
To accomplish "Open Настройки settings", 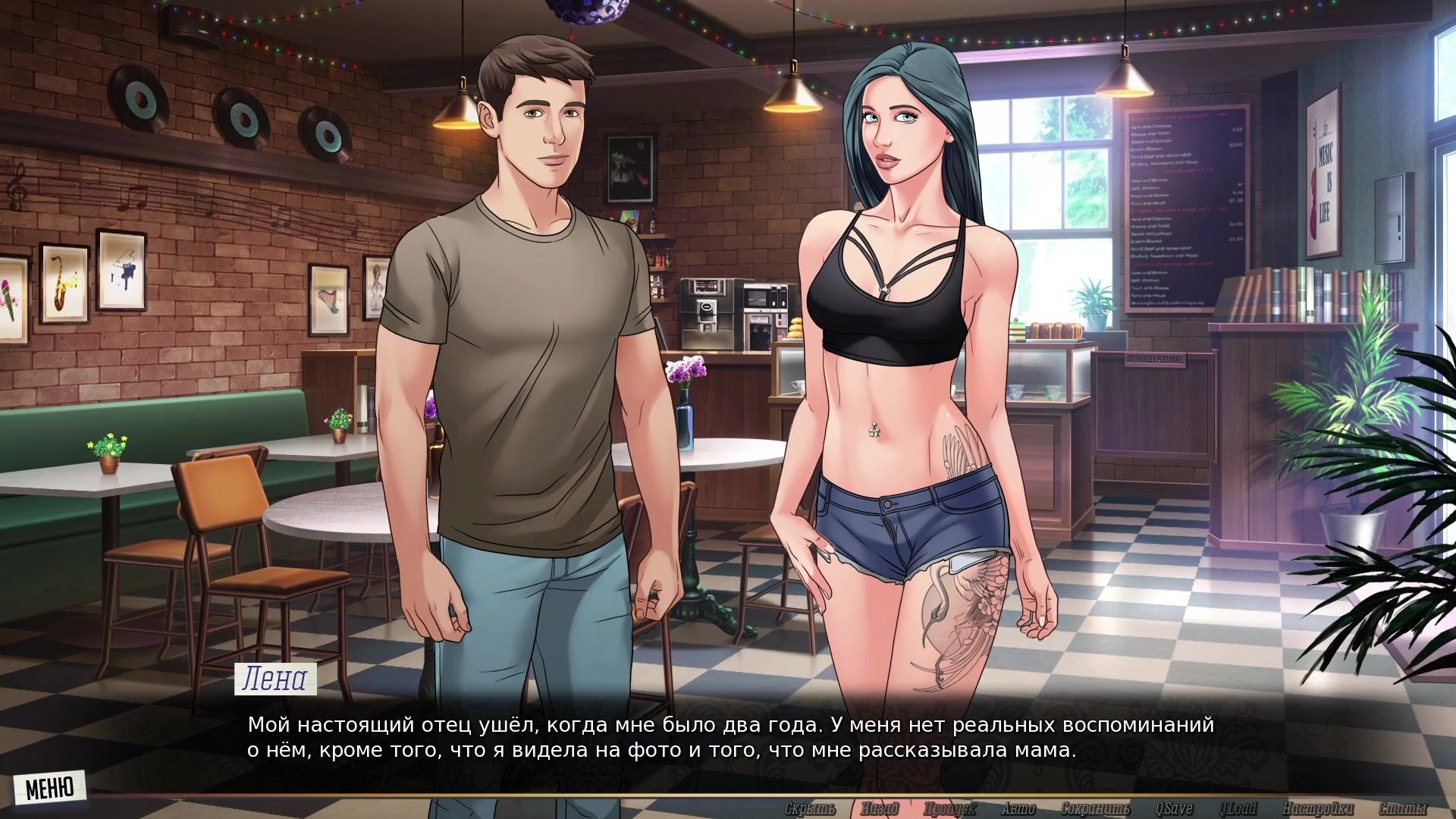I will [1318, 808].
